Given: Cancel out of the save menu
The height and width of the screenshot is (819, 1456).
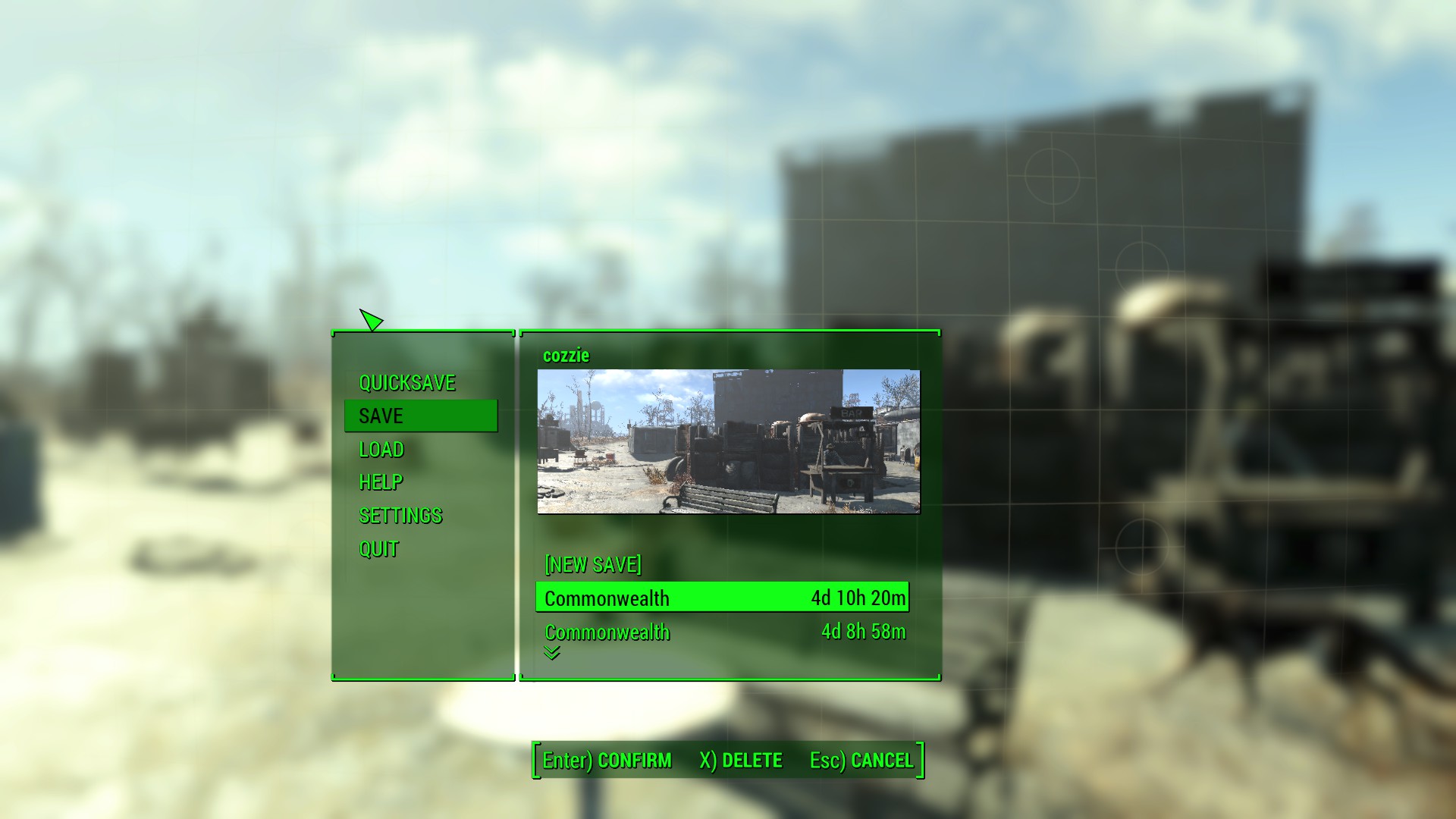Looking at the screenshot, I should [x=861, y=761].
